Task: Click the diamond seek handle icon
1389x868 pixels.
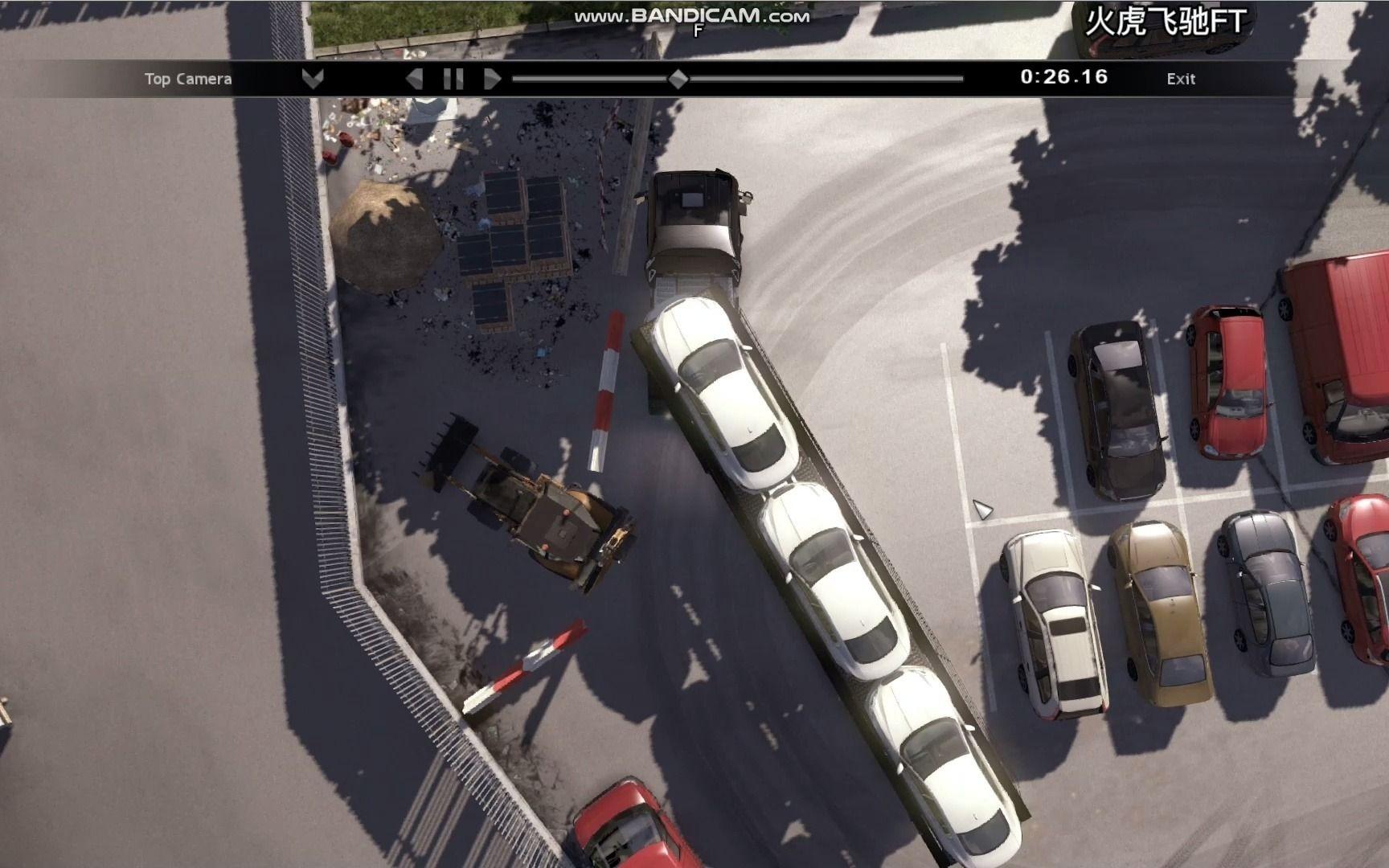Action: tap(678, 79)
